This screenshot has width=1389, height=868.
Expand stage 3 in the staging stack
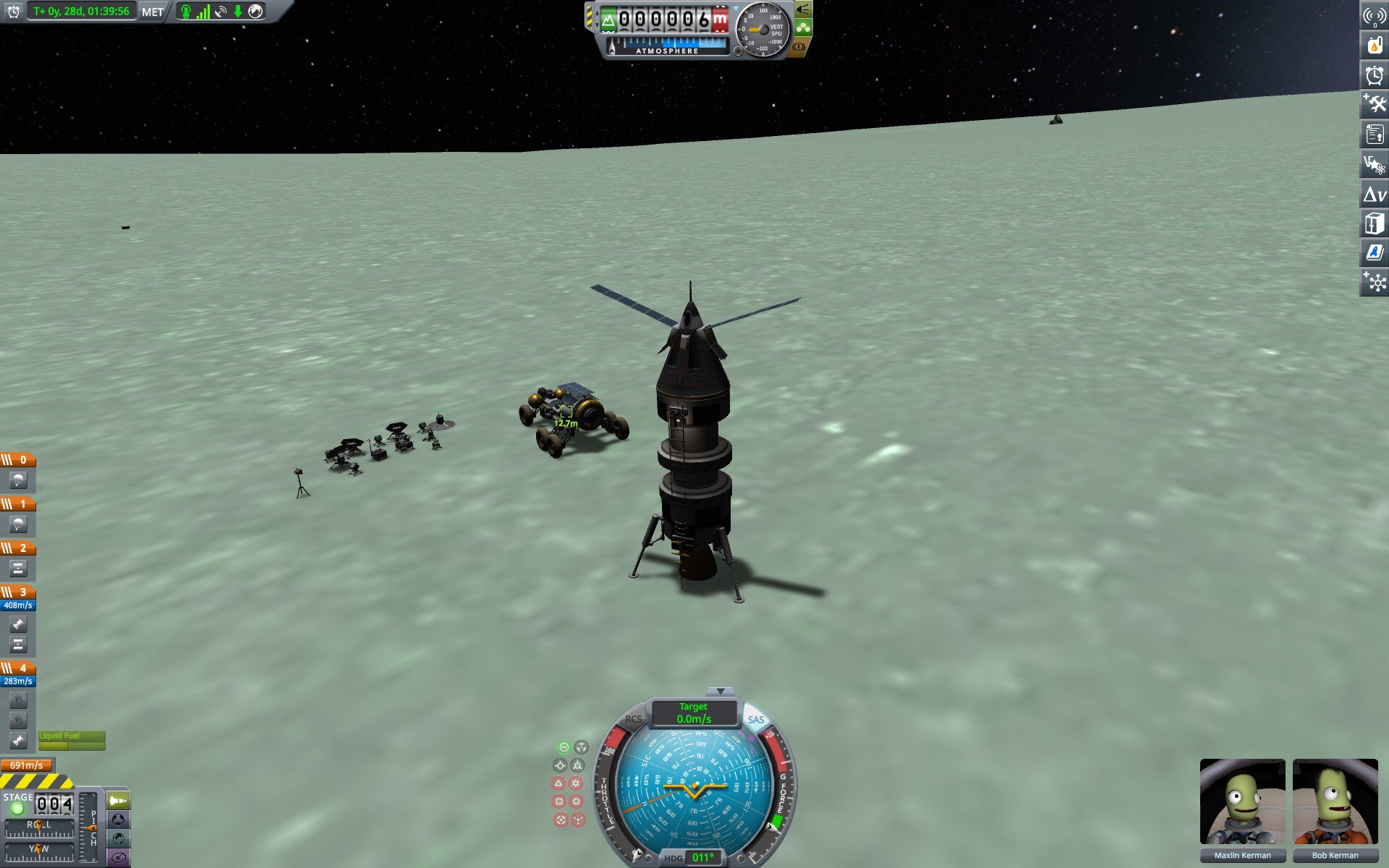(x=18, y=592)
